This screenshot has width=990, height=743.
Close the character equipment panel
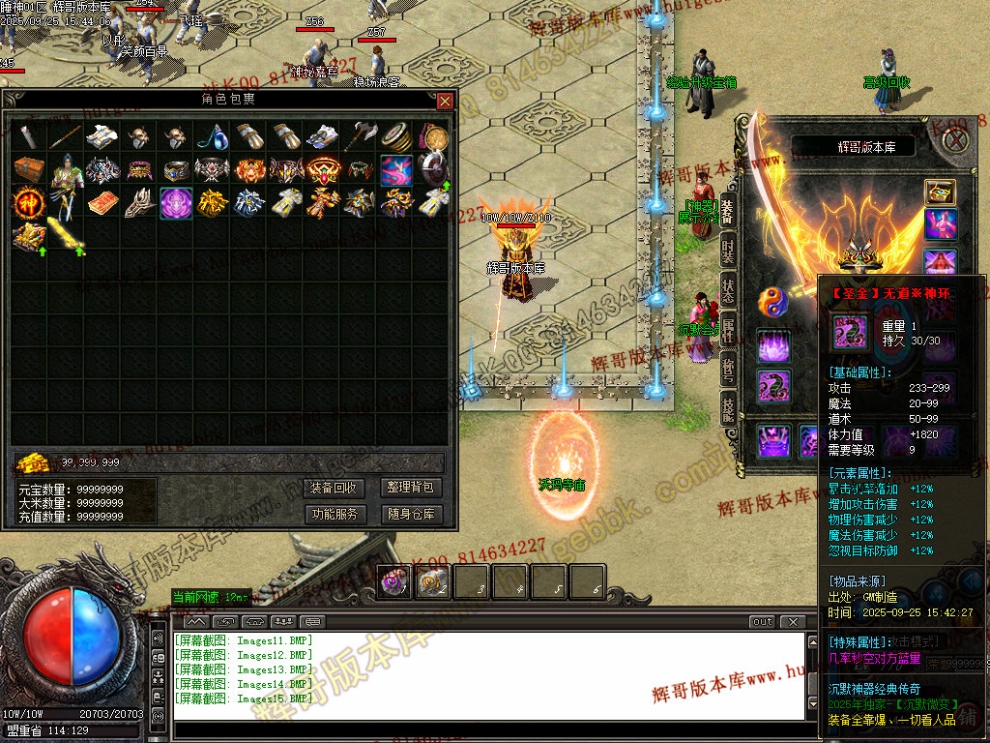(x=956, y=141)
